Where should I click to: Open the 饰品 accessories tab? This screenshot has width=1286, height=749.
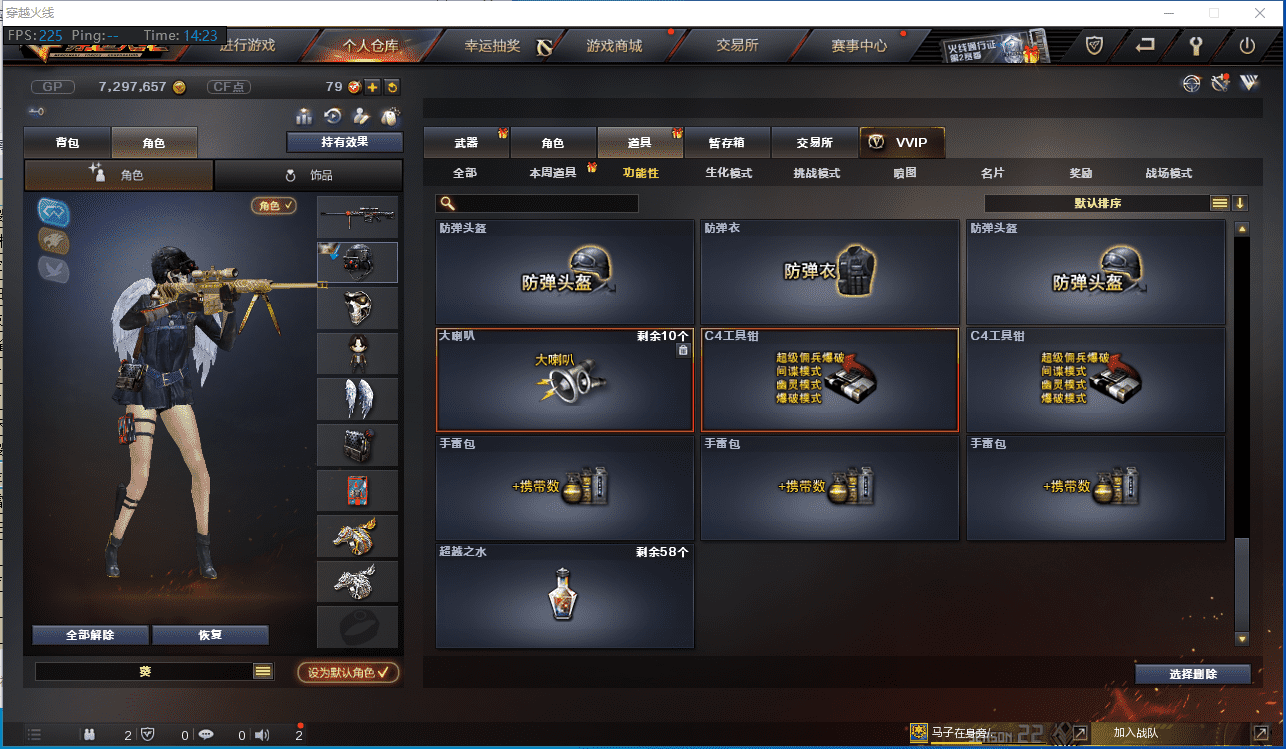pos(309,175)
